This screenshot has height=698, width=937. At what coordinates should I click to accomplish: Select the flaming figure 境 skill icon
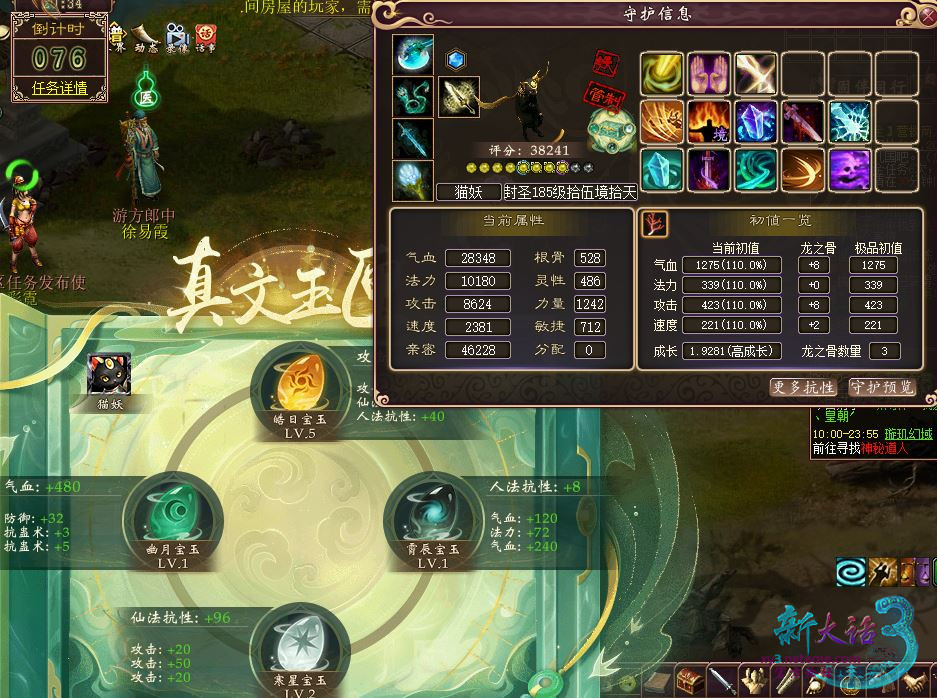pyautogui.click(x=708, y=122)
